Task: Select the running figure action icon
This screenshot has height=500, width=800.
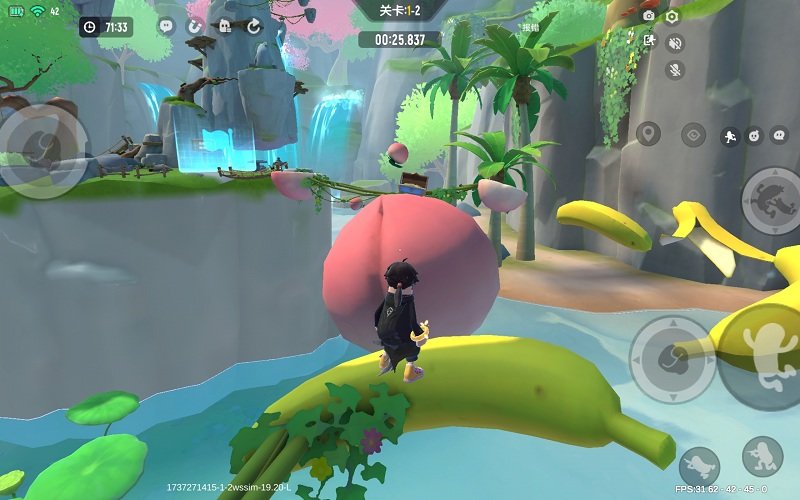Action: pos(730,136)
